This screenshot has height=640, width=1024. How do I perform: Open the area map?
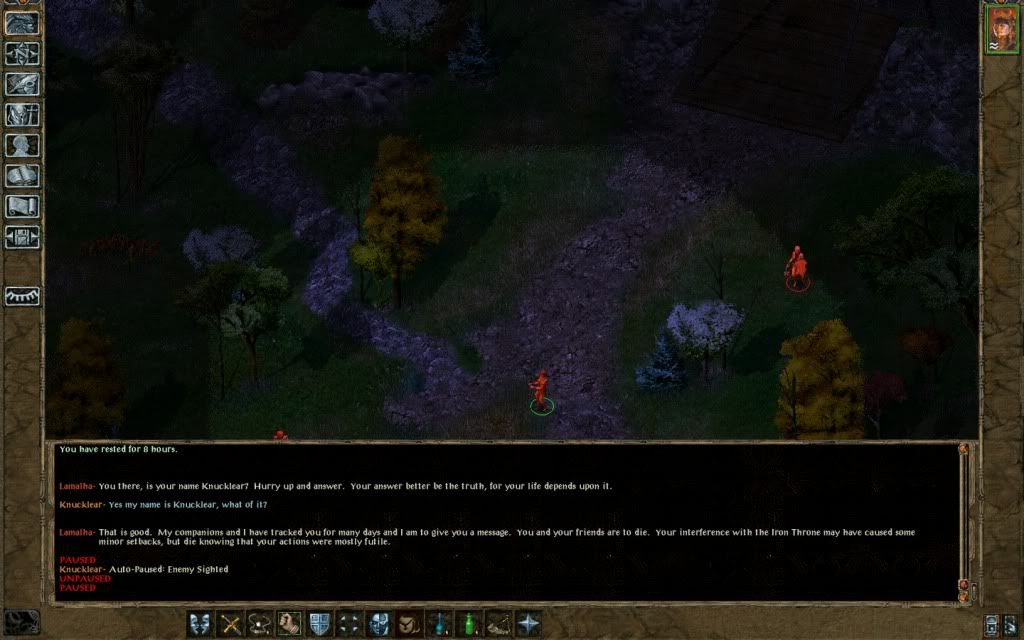click(22, 53)
